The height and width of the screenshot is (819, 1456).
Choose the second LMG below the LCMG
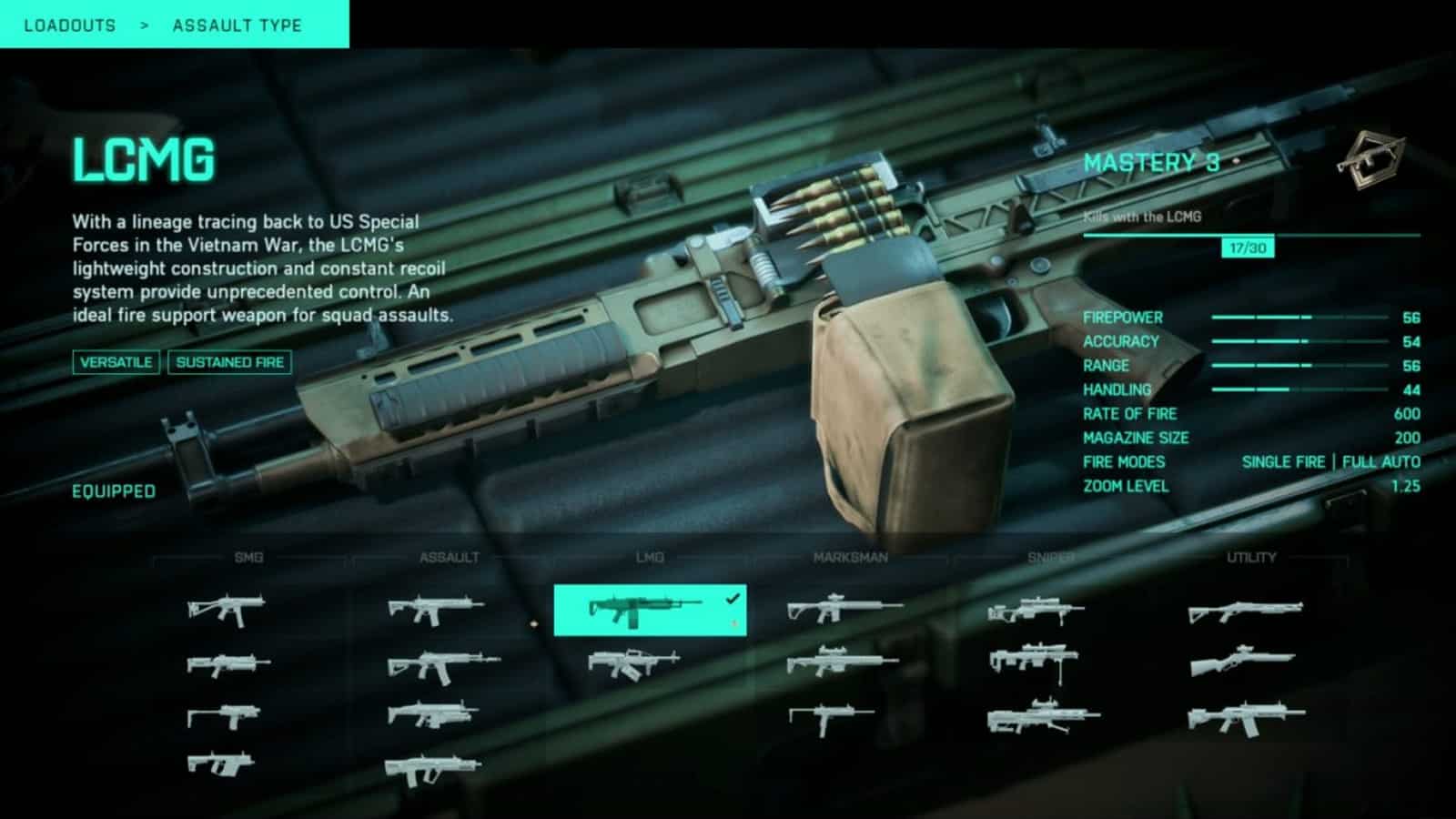point(633,662)
